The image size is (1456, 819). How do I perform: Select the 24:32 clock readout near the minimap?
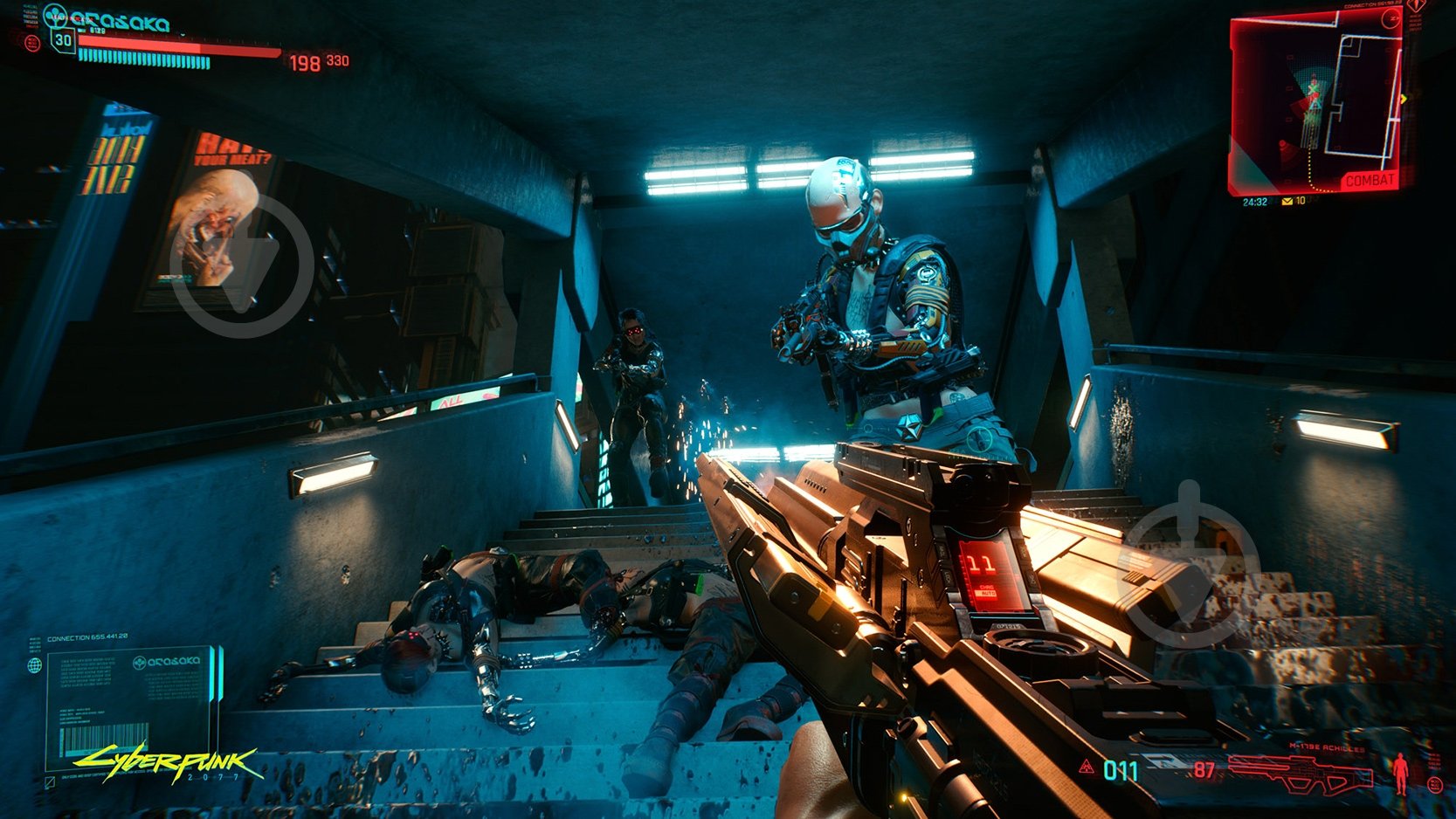1256,202
